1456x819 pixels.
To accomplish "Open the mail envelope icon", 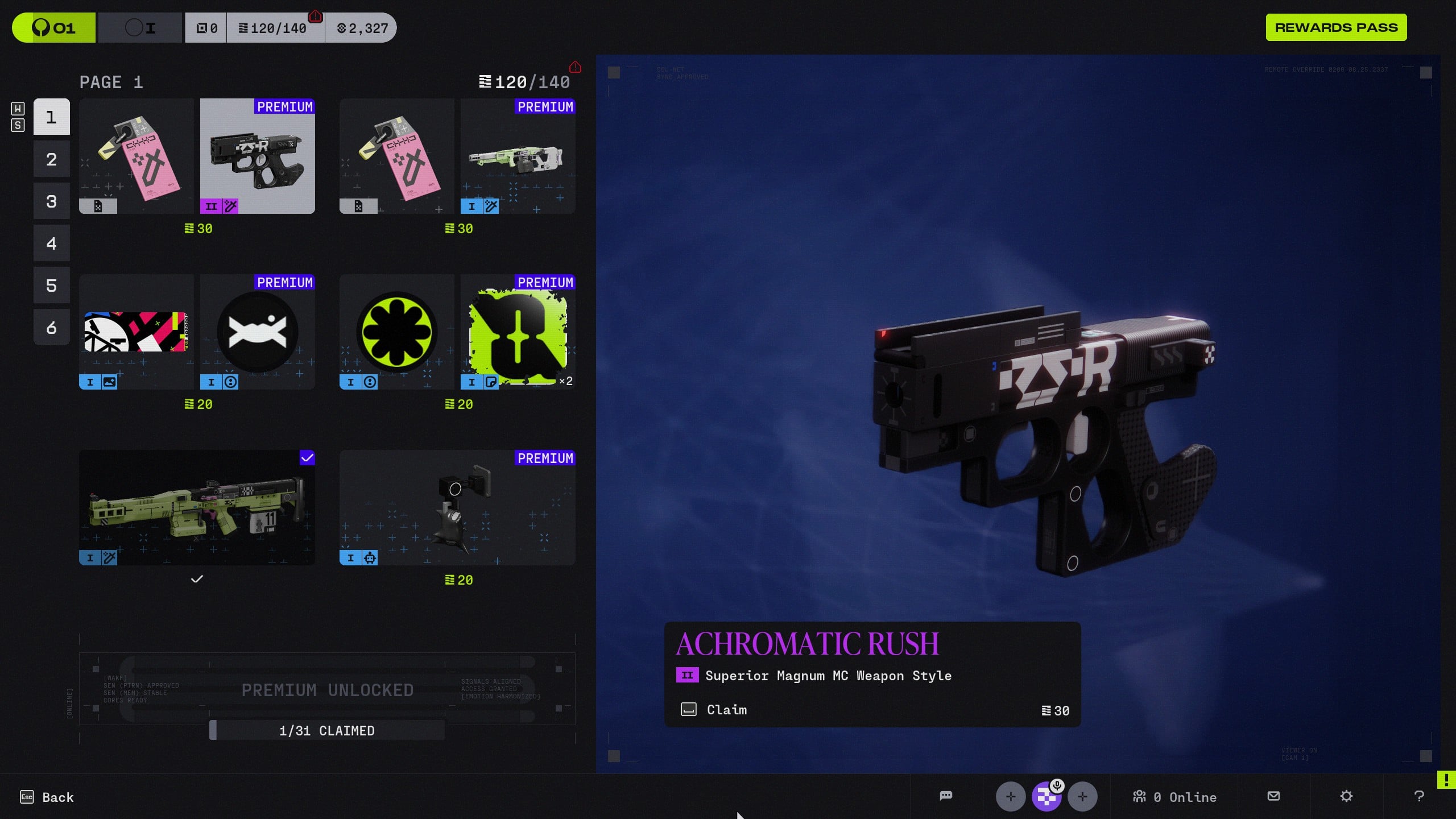I will pyautogui.click(x=1273, y=796).
